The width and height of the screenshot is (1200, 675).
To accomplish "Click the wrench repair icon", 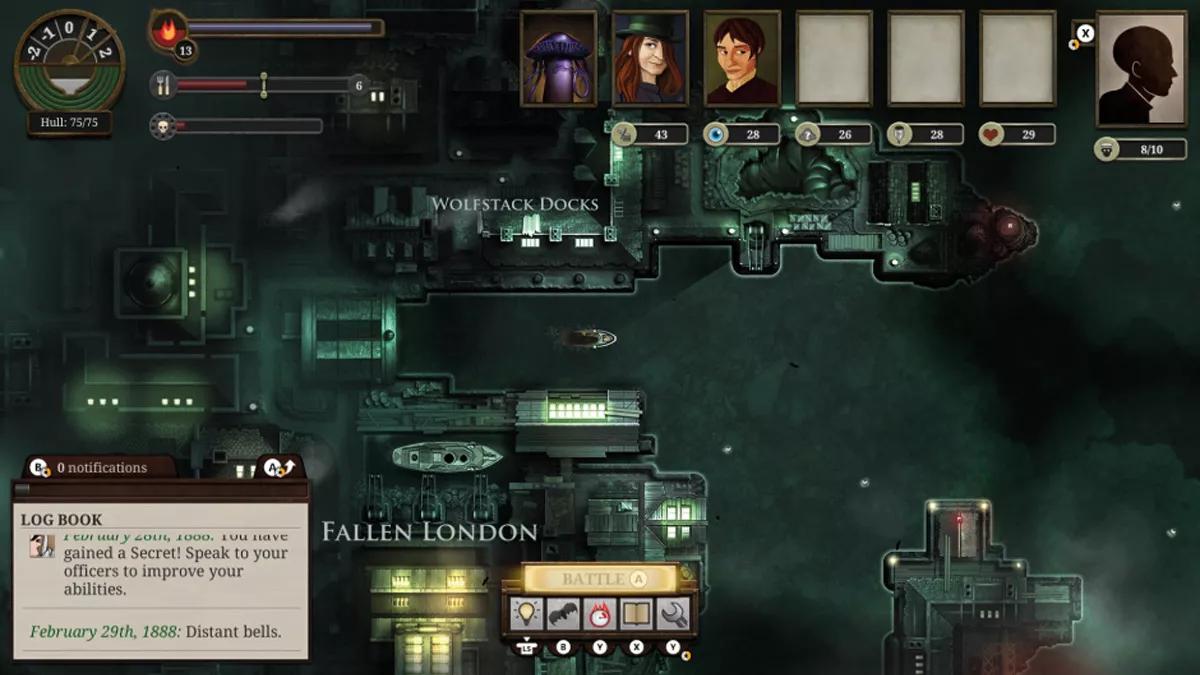I will [x=672, y=612].
